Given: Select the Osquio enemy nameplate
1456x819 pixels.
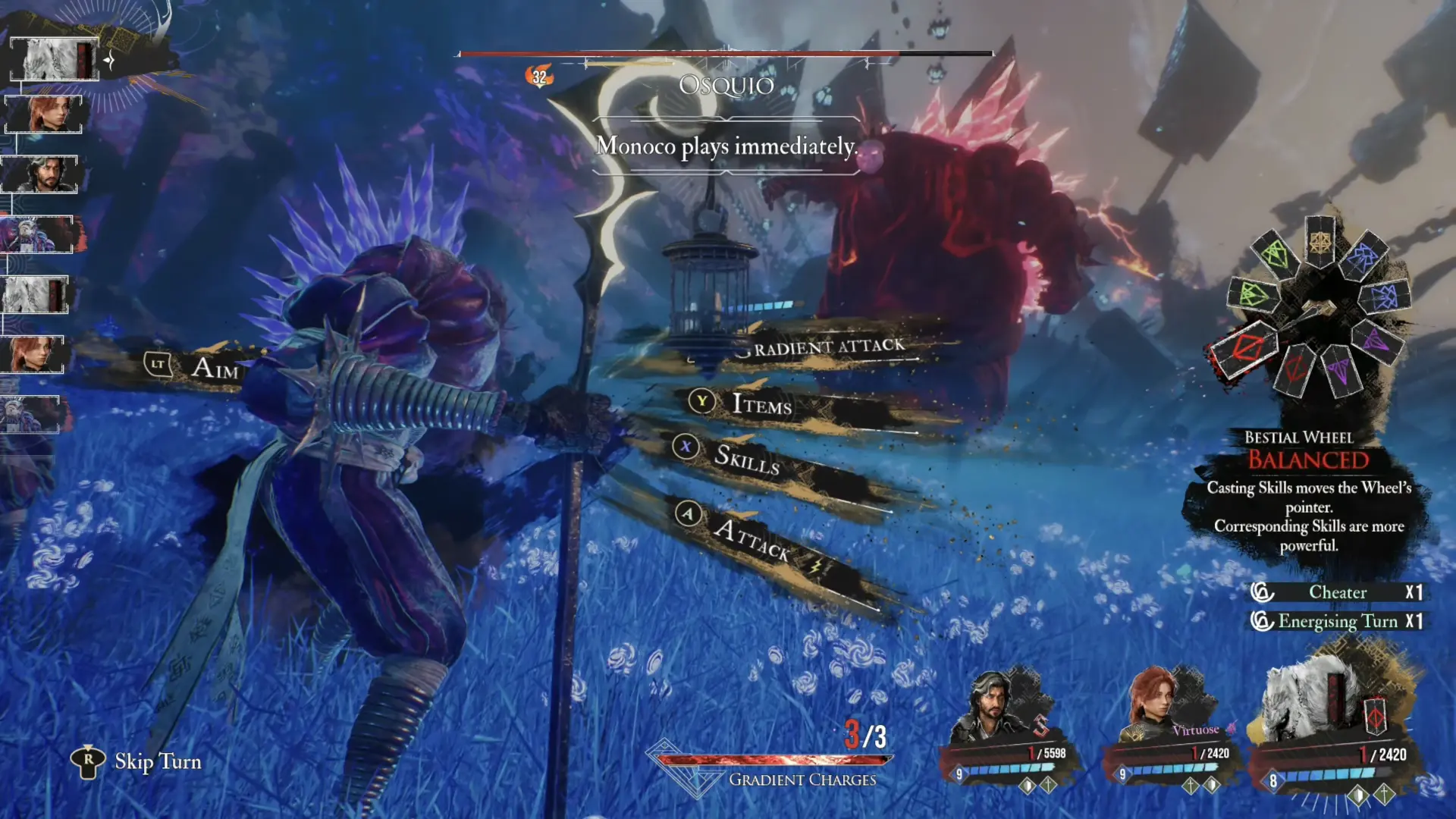Looking at the screenshot, I should (726, 85).
